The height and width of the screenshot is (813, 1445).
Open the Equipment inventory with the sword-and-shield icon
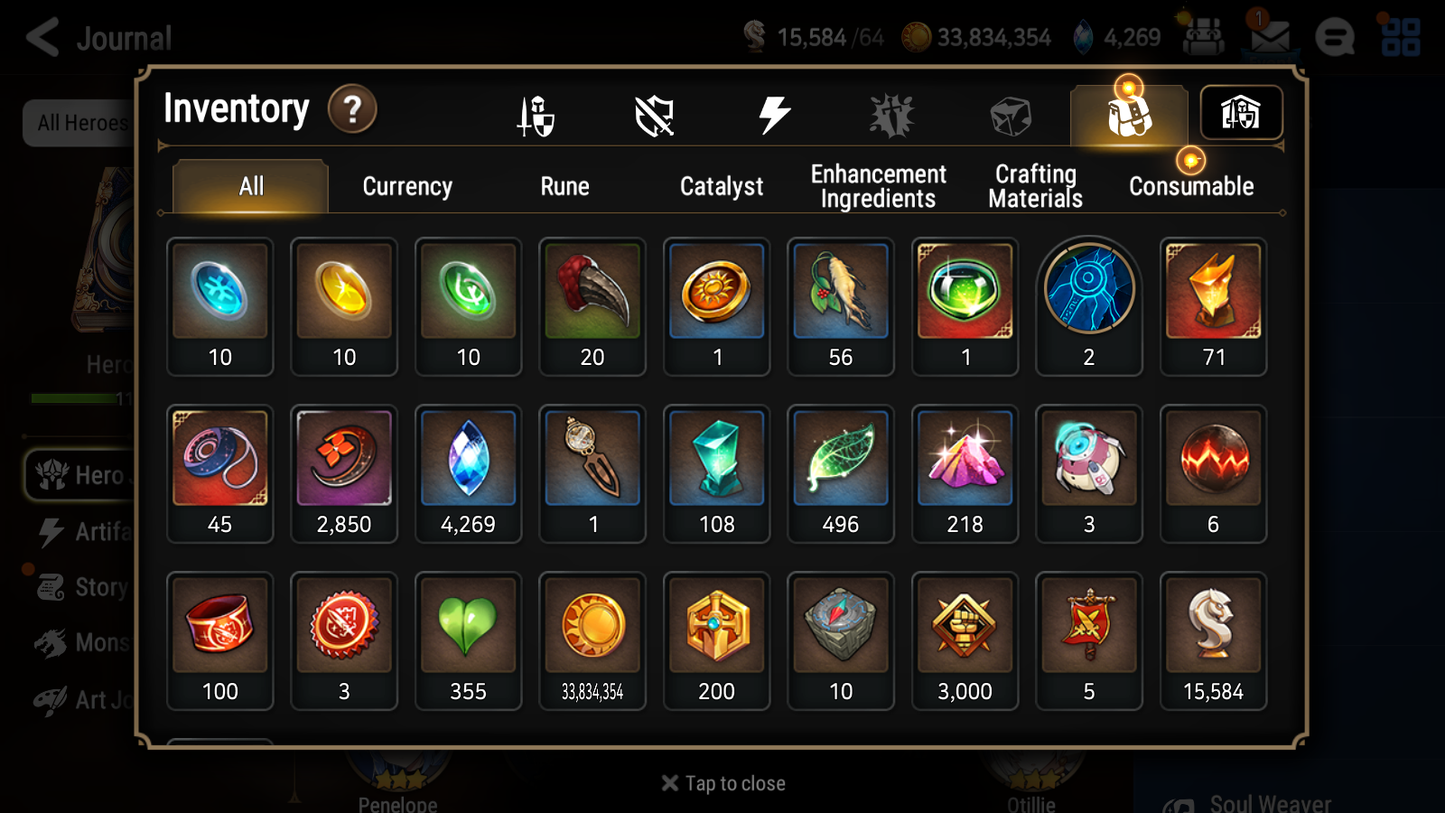[x=536, y=114]
